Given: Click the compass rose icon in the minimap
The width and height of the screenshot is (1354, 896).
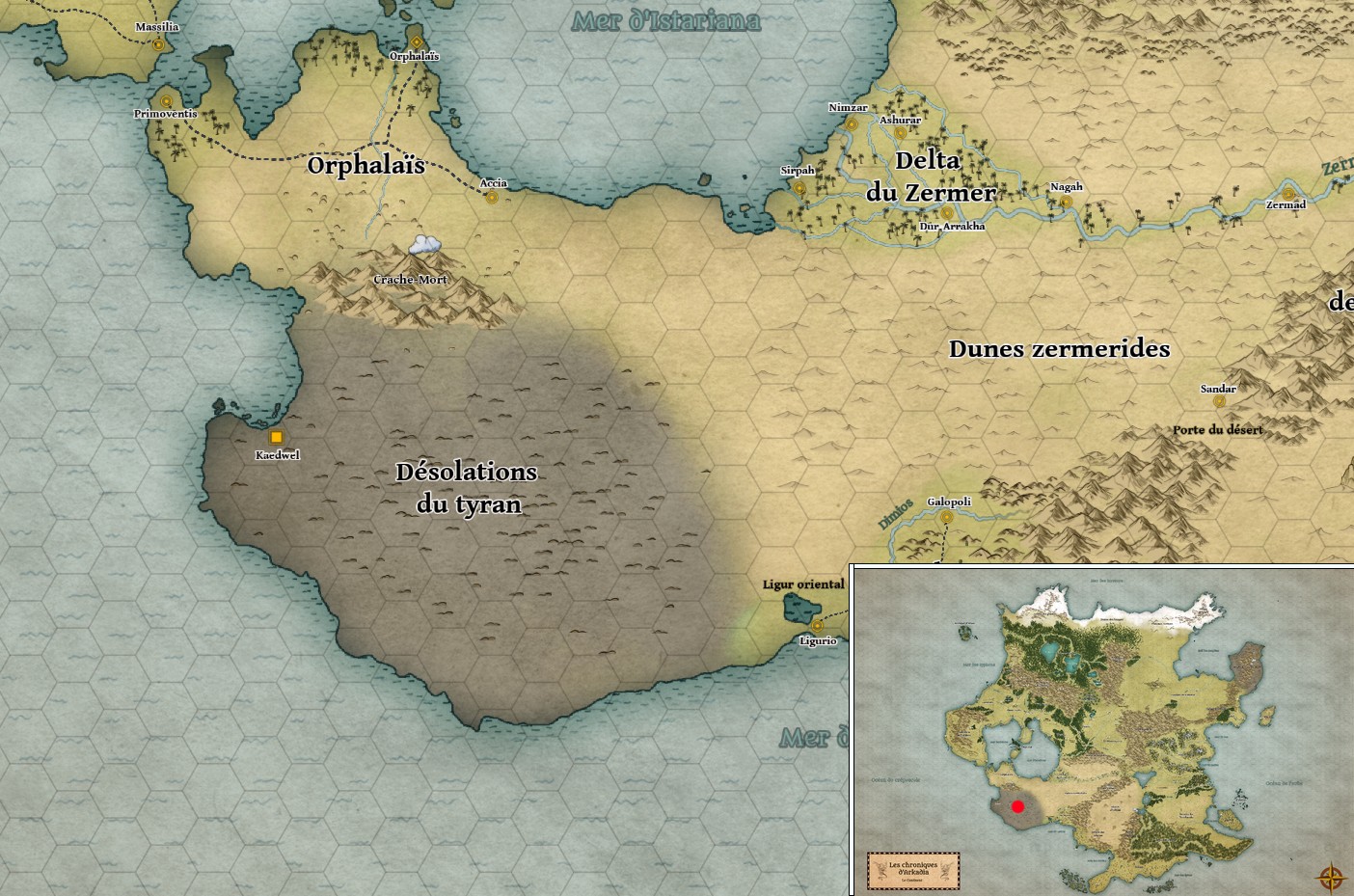Looking at the screenshot, I should pyautogui.click(x=1331, y=878).
